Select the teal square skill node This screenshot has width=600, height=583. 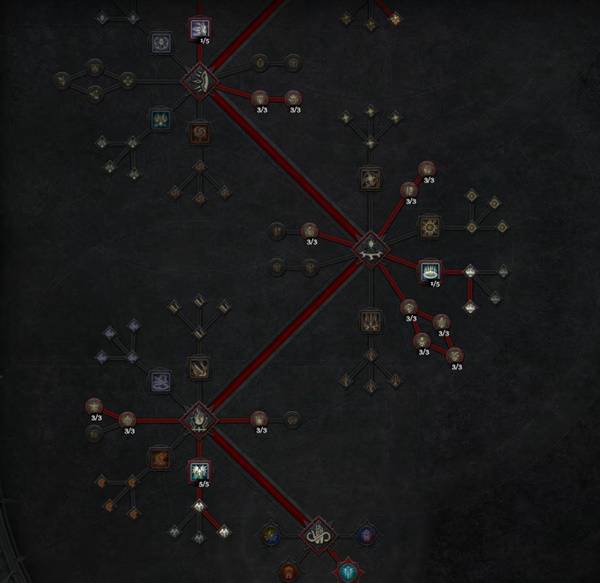pos(160,119)
